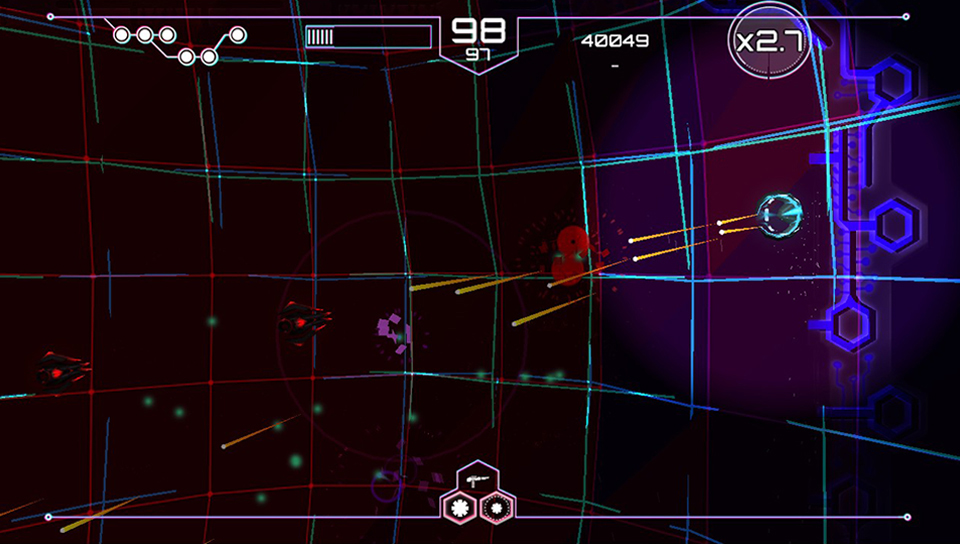Open the connected-nodes stage tracker
This screenshot has width=960, height=544.
(x=178, y=44)
